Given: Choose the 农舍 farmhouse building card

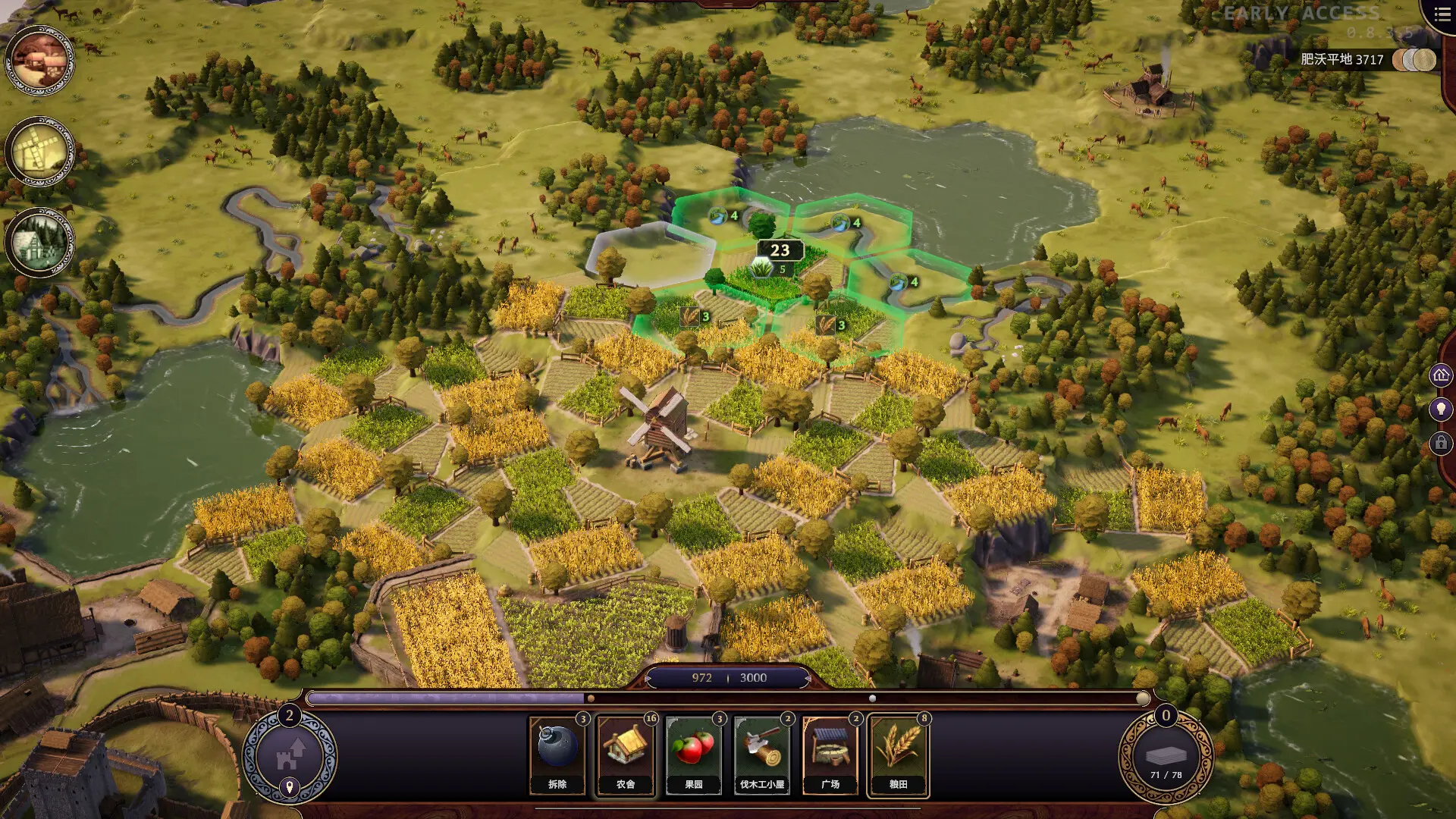Looking at the screenshot, I should [626, 756].
